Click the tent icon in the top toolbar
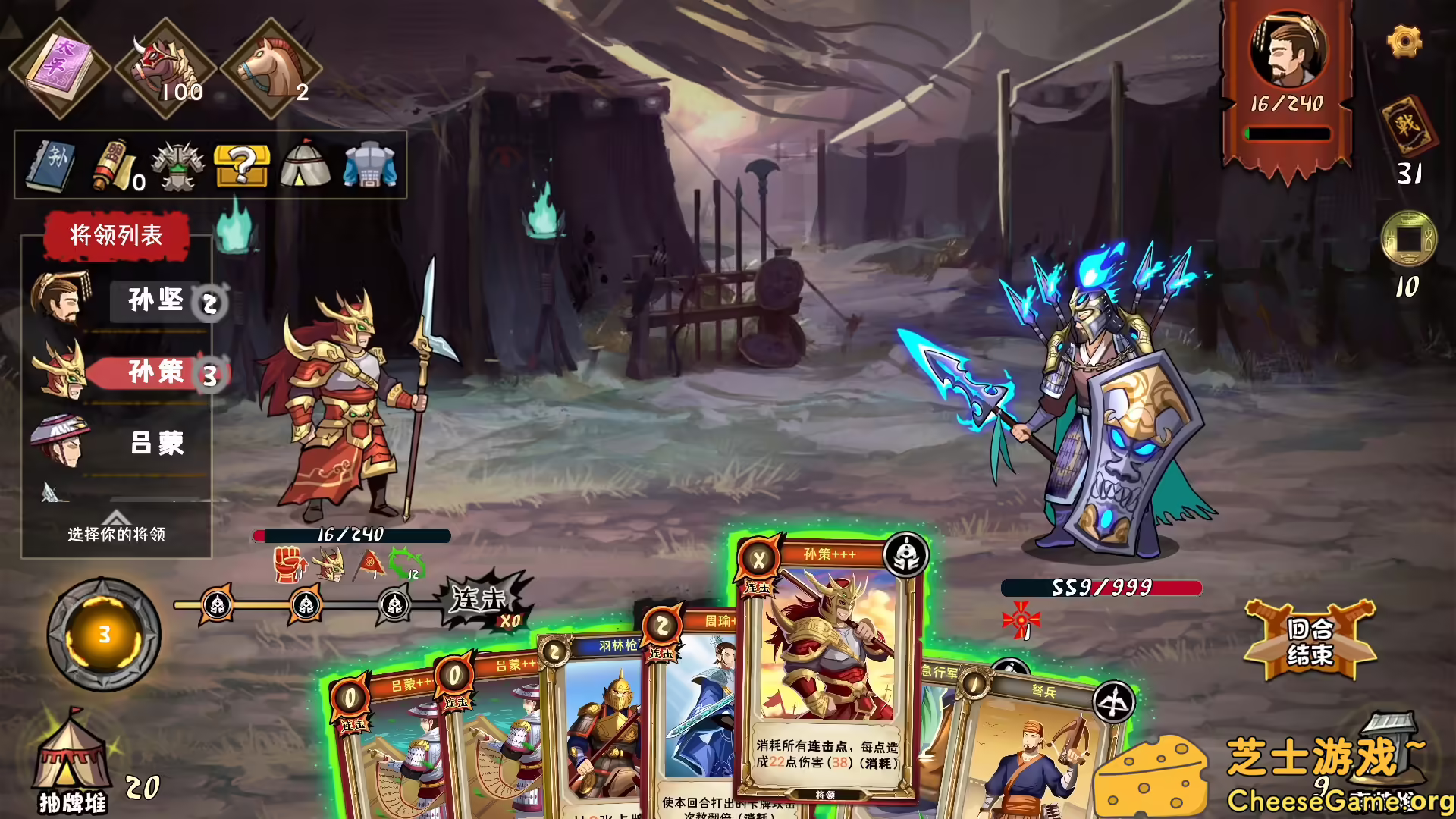Viewport: 1456px width, 819px height. pos(303,165)
